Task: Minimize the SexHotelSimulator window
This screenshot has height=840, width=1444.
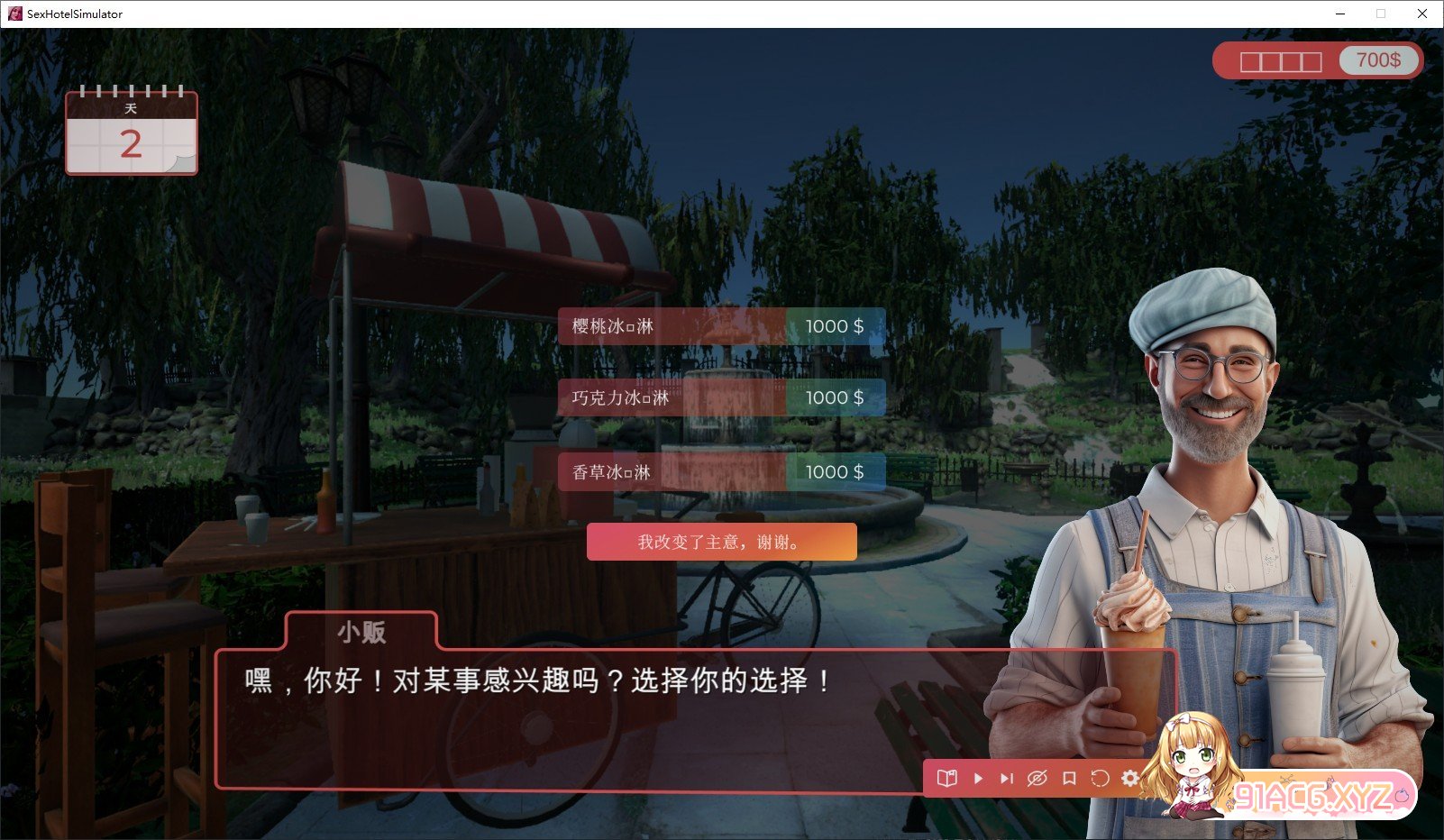Action: (x=1340, y=14)
